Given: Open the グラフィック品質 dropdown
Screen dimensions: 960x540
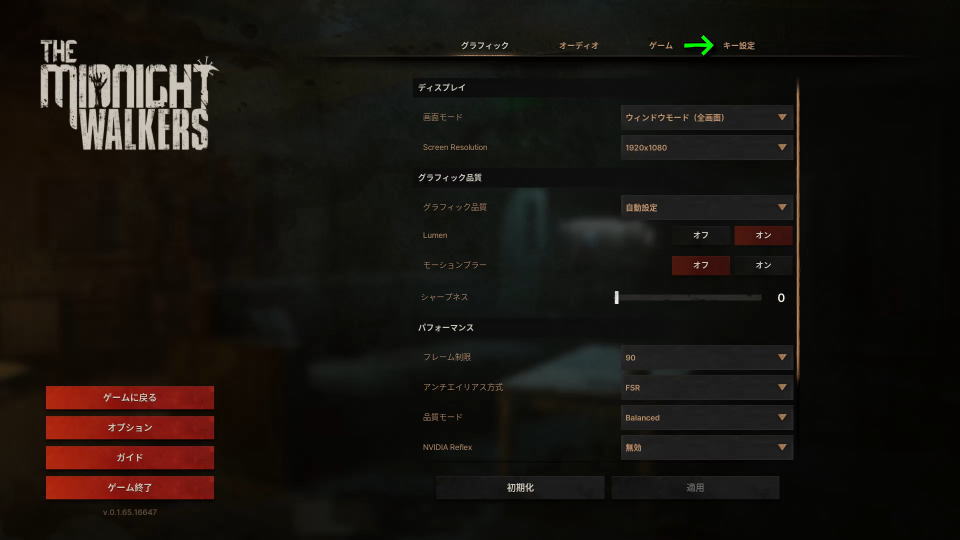Looking at the screenshot, I should click(706, 208).
